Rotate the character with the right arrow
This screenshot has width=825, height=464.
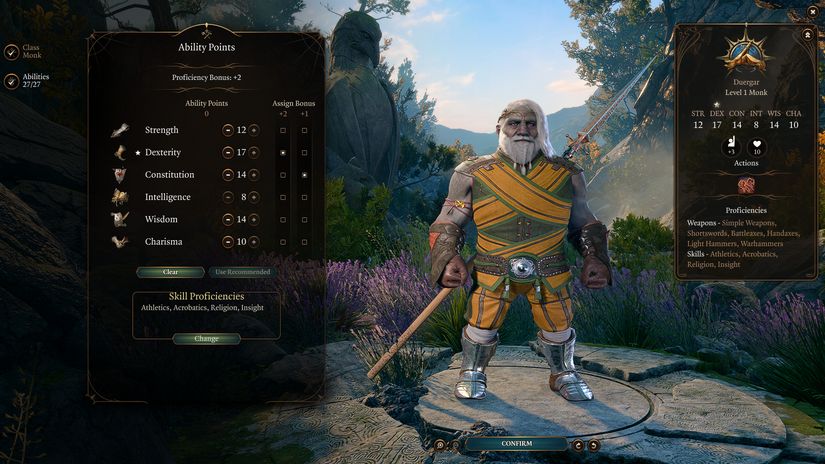pyautogui.click(x=592, y=444)
